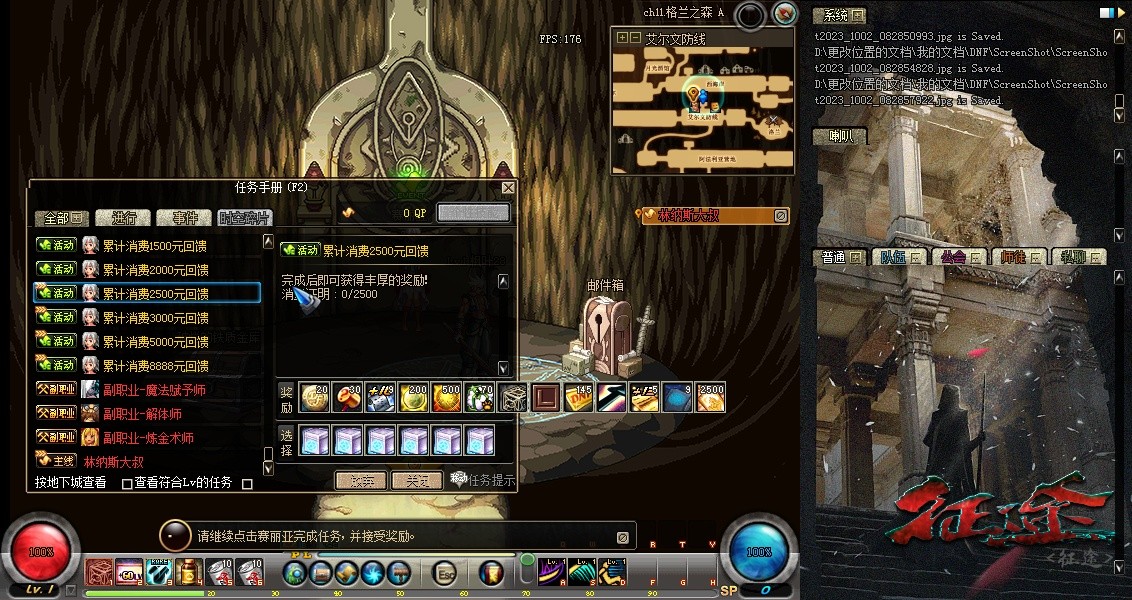Switch to the 进行 quest tab
Image resolution: width=1132 pixels, height=600 pixels.
click(x=124, y=218)
